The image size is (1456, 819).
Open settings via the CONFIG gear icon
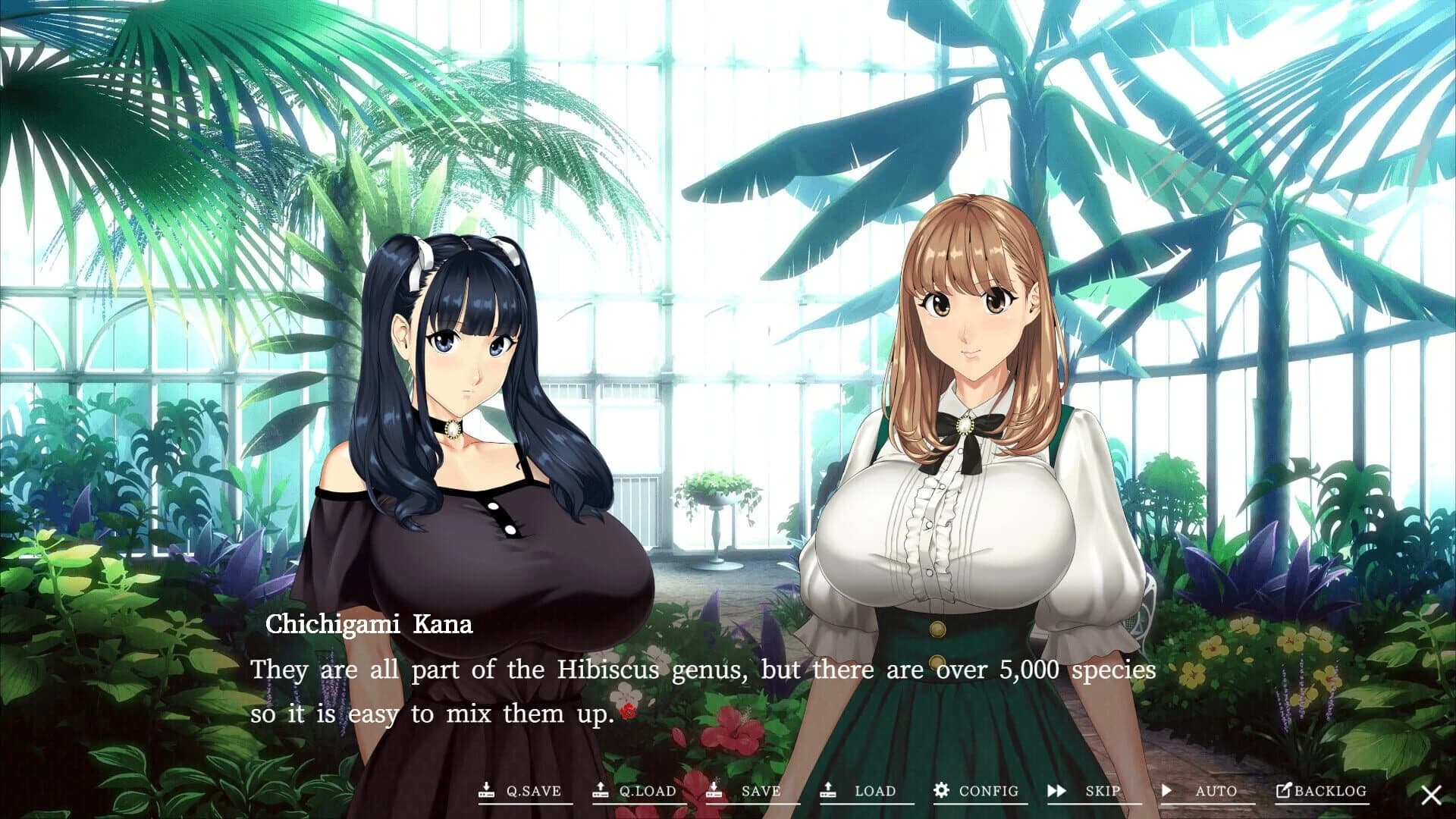click(x=940, y=791)
